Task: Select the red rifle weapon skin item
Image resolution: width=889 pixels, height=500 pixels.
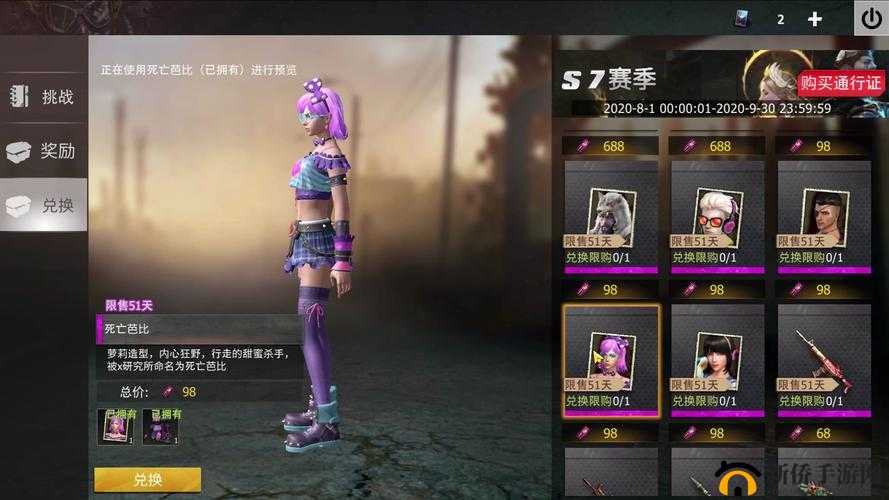Action: tap(824, 360)
